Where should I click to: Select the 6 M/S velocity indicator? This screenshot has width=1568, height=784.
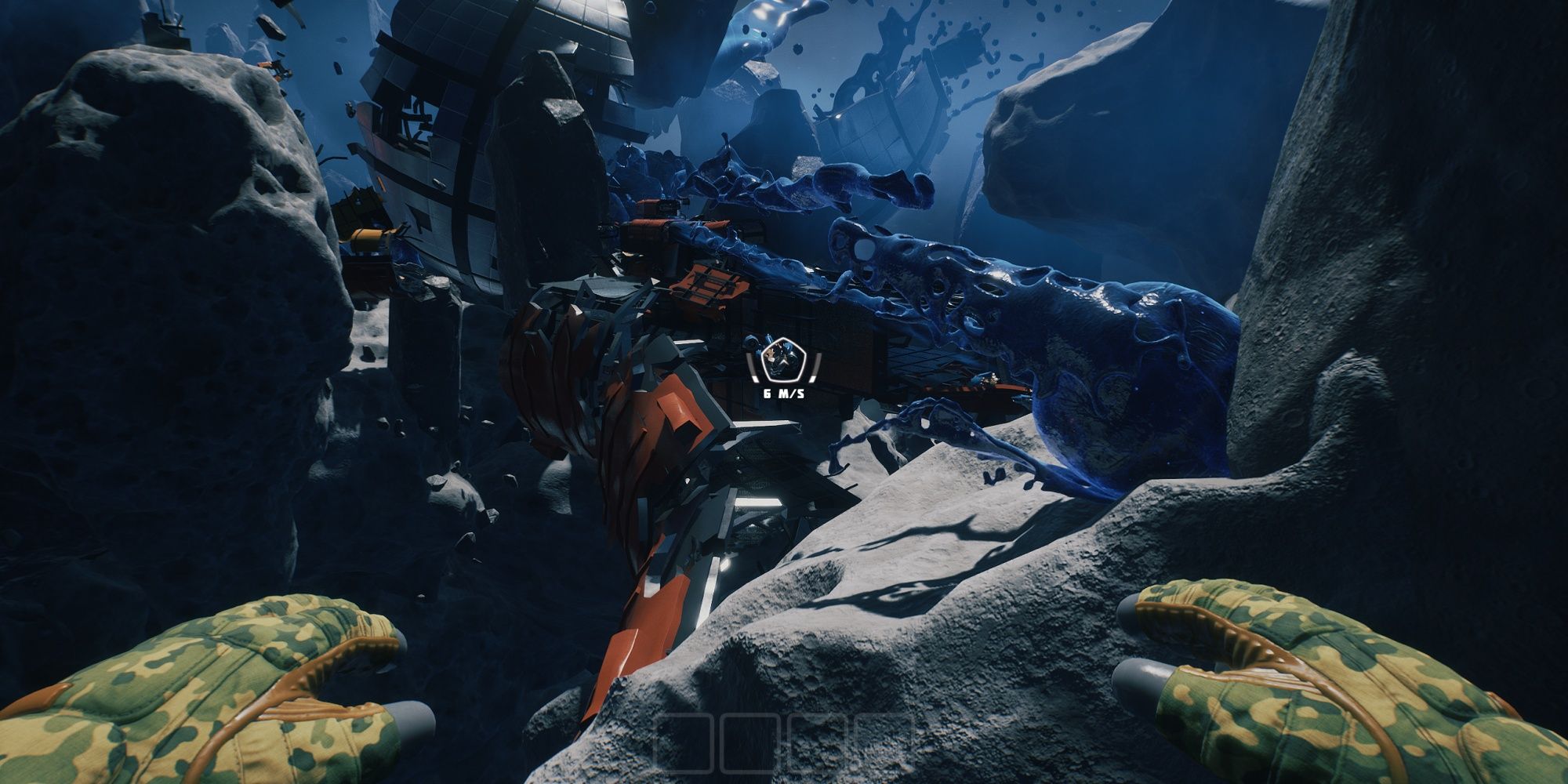(783, 394)
